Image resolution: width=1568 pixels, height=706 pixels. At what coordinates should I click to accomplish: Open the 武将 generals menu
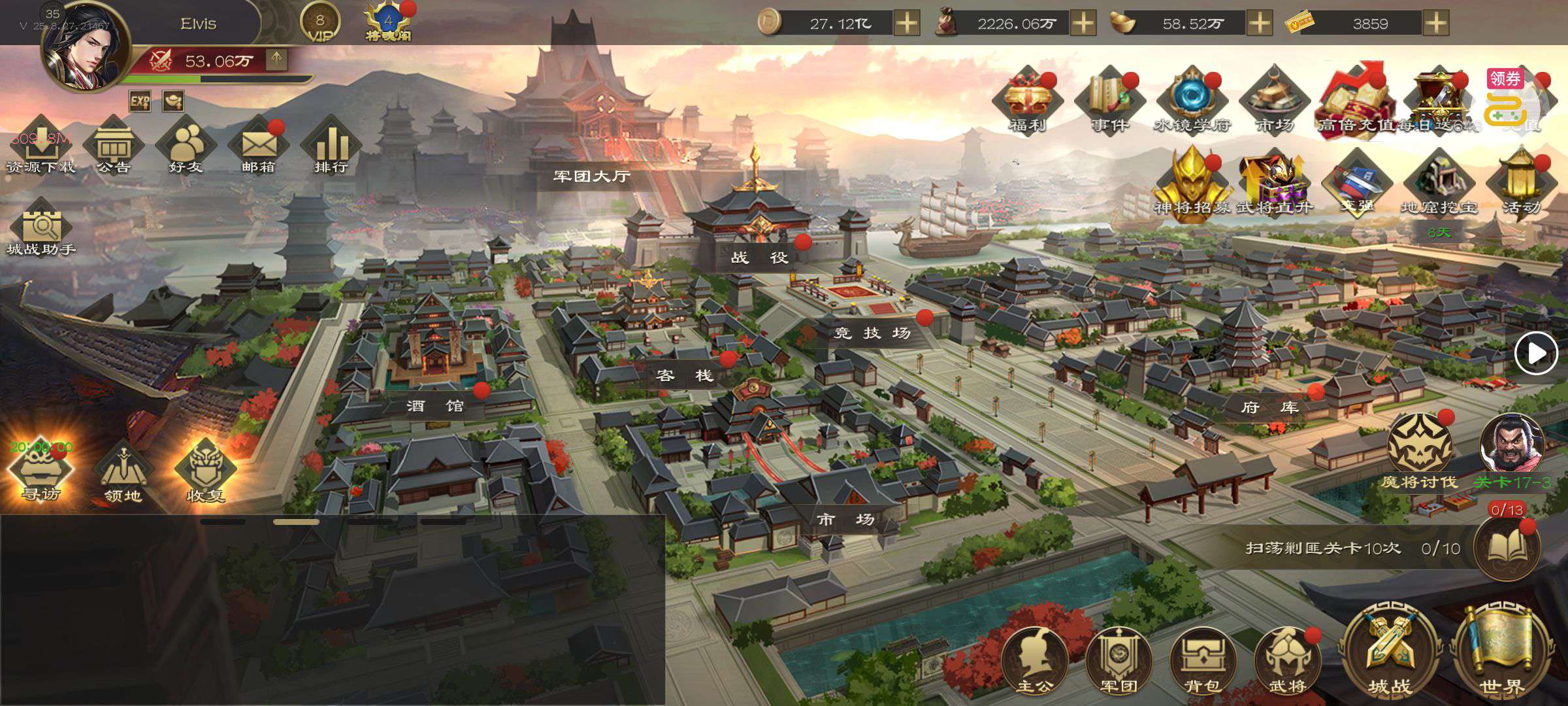click(1287, 660)
